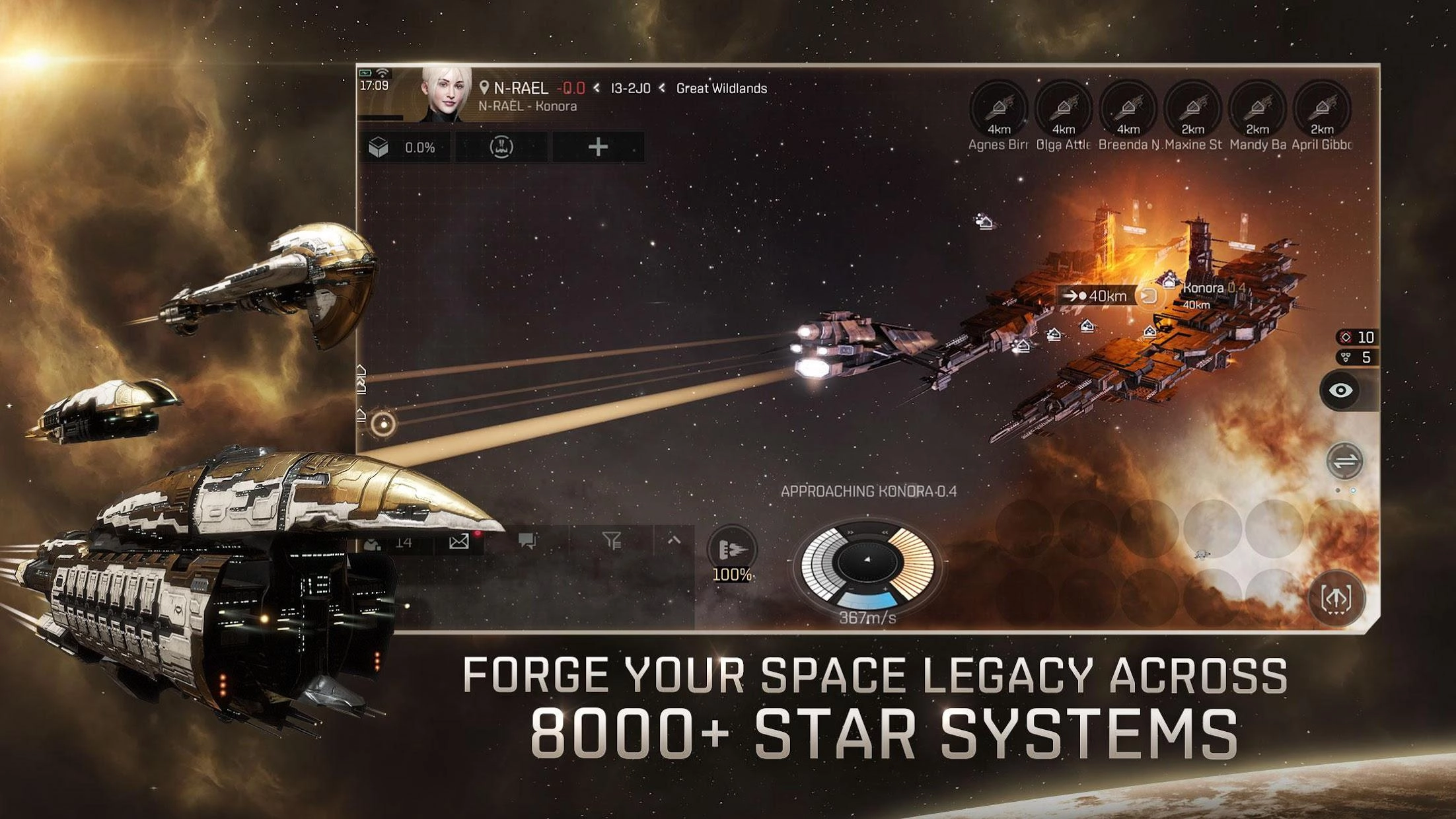Open the chat filter funnel icon
1456x819 pixels.
tap(612, 542)
